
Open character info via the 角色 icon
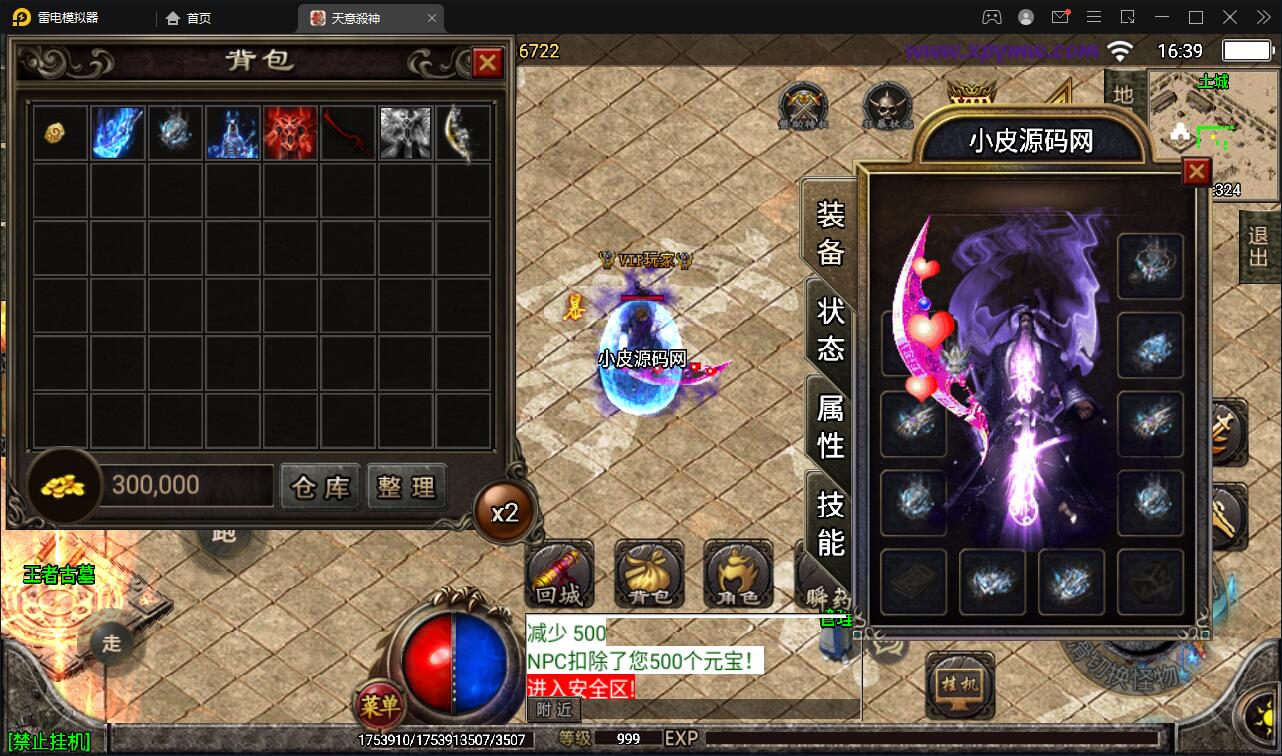point(737,575)
